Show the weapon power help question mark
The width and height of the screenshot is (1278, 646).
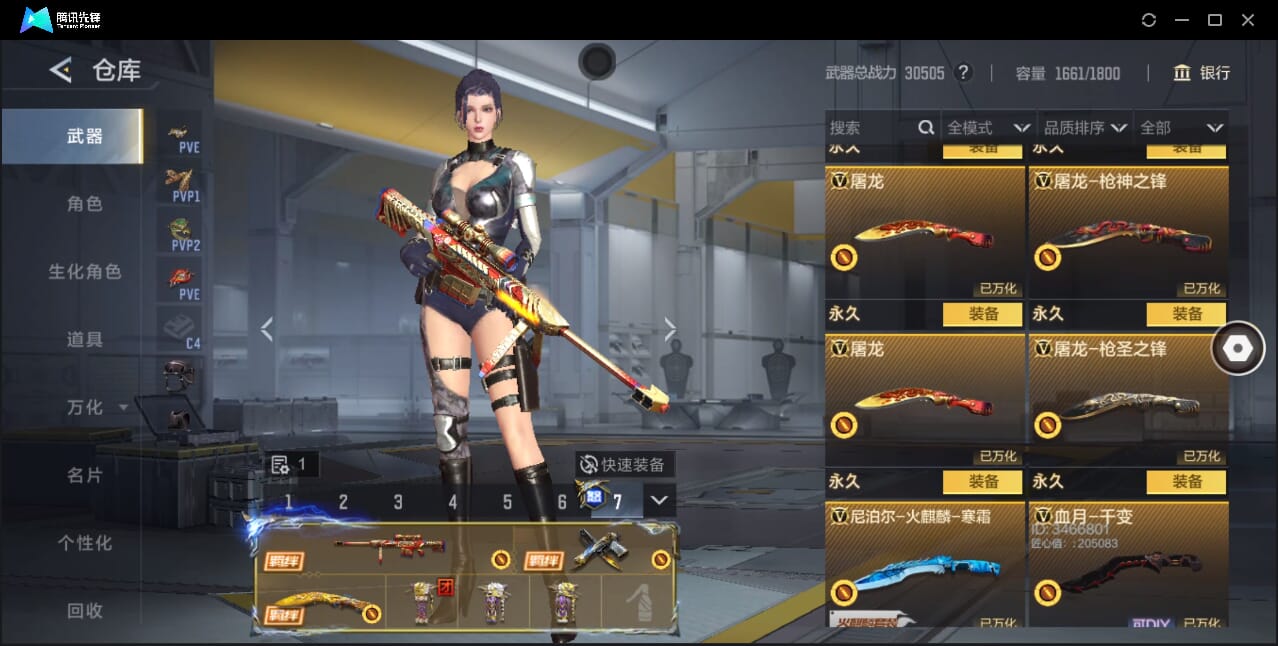tap(963, 73)
